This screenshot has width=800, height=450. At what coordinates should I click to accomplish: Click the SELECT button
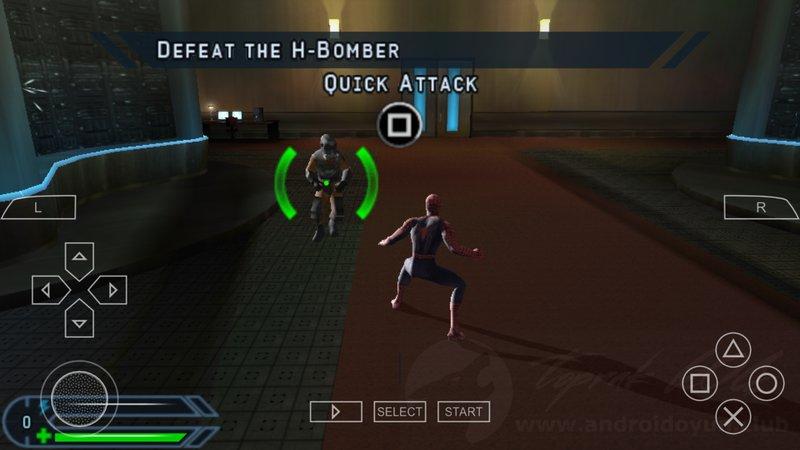pyautogui.click(x=400, y=411)
